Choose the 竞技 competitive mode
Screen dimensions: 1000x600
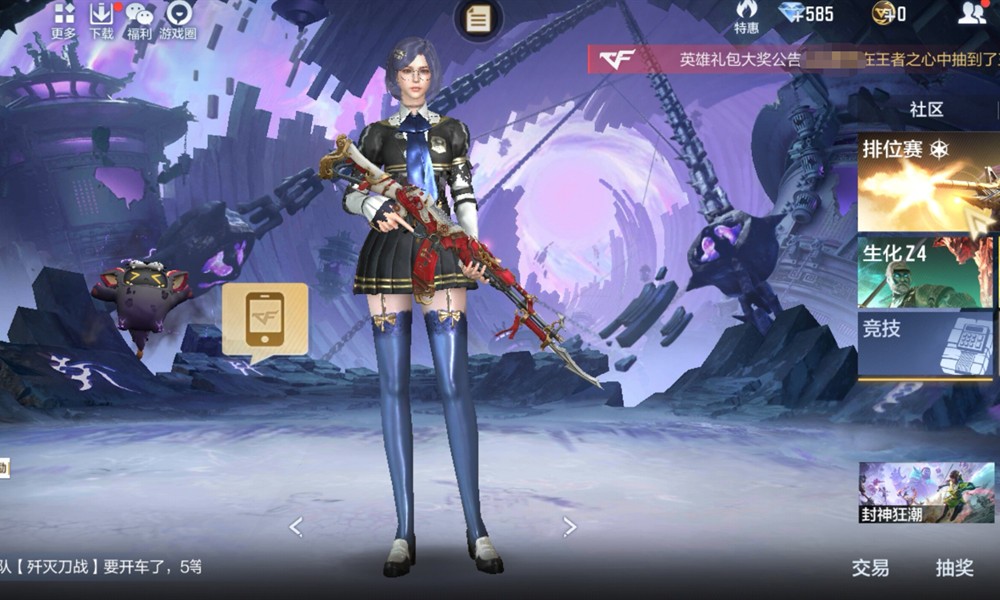(926, 343)
